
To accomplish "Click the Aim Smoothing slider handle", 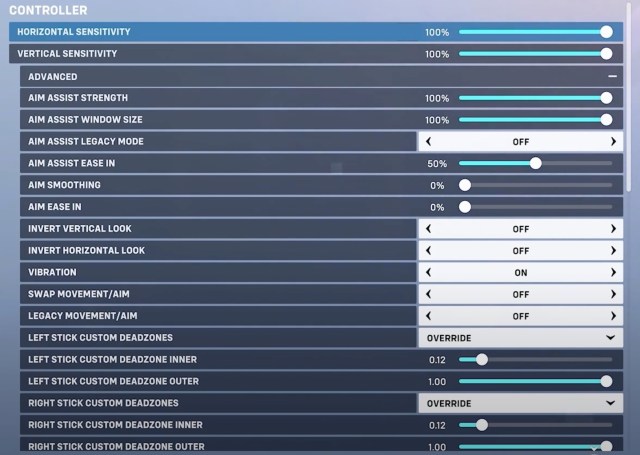I will 465,185.
